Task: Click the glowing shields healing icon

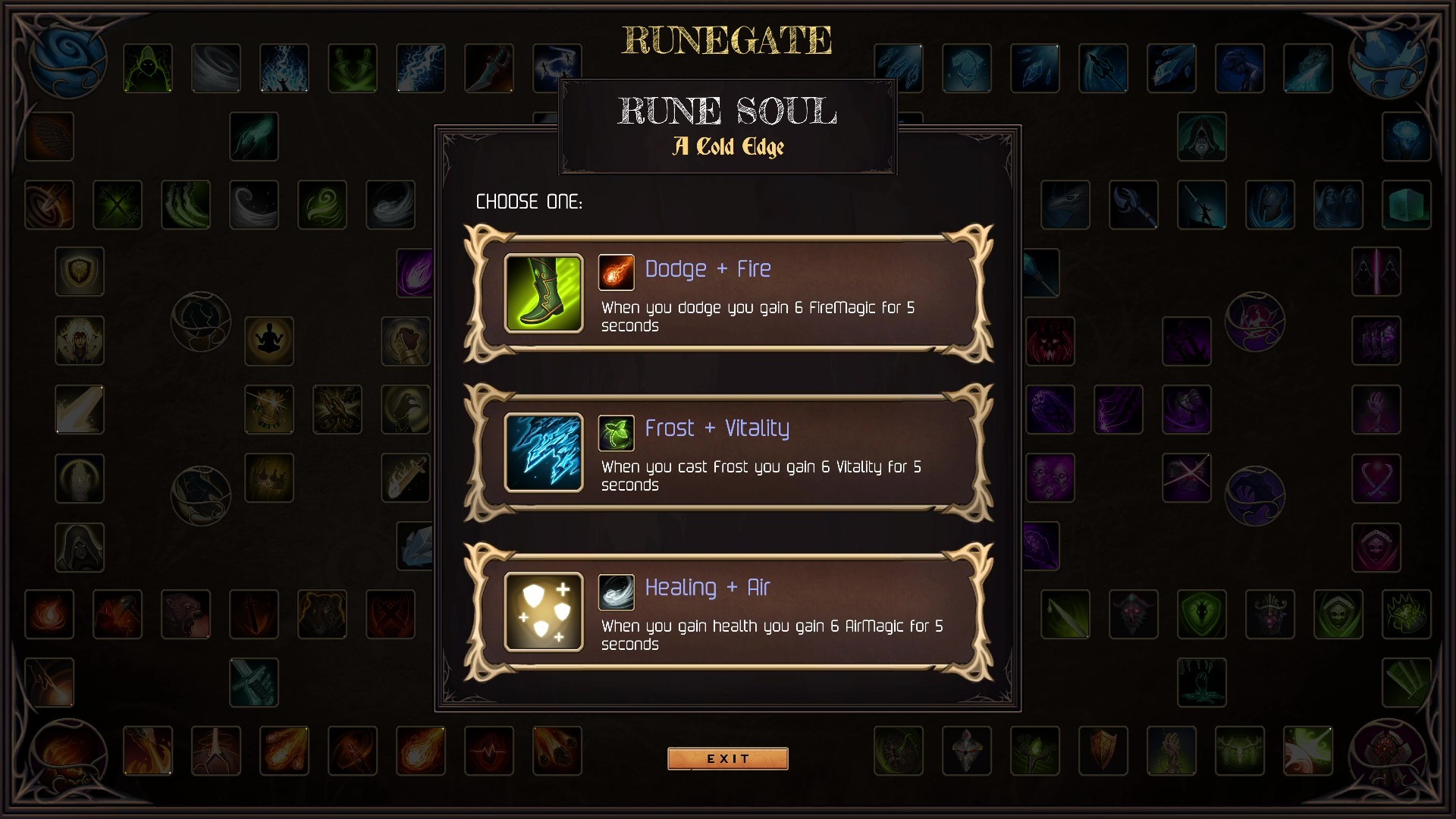Action: coord(543,612)
